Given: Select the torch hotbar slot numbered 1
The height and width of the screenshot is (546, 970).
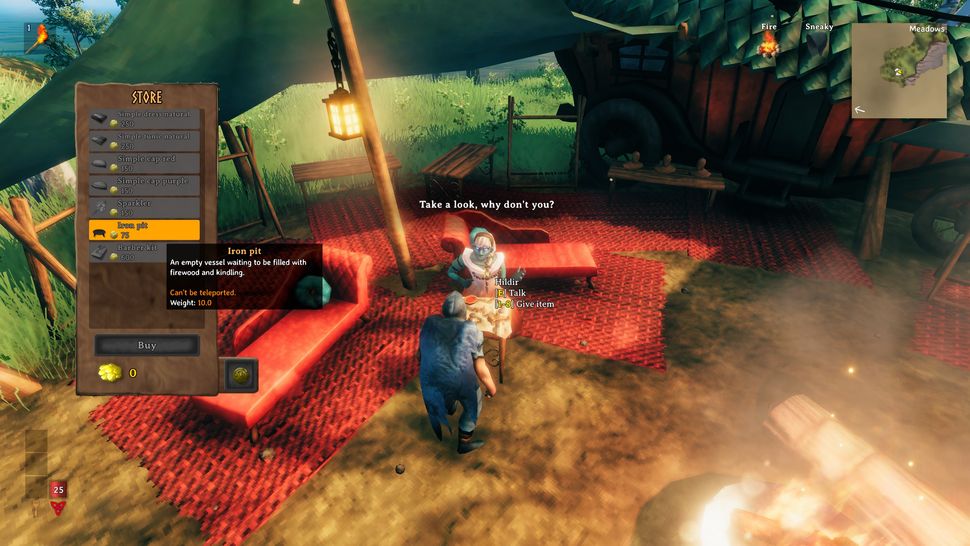Looking at the screenshot, I should click(40, 39).
